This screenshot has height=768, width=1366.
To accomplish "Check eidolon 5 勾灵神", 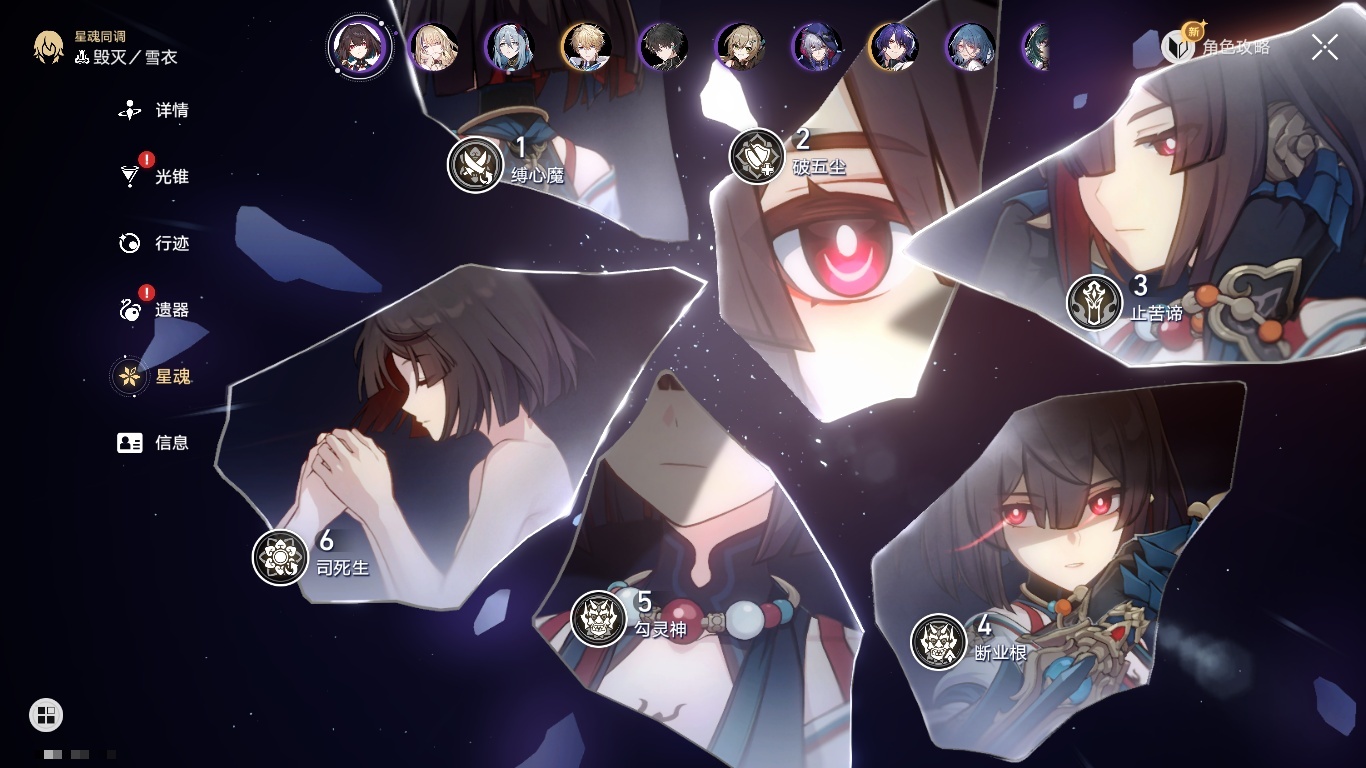I will pyautogui.click(x=599, y=618).
